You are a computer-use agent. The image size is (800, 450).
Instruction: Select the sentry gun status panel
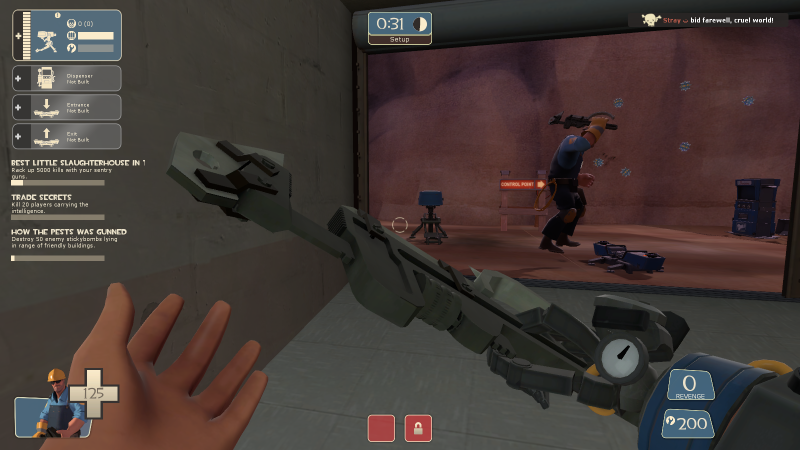pos(68,36)
